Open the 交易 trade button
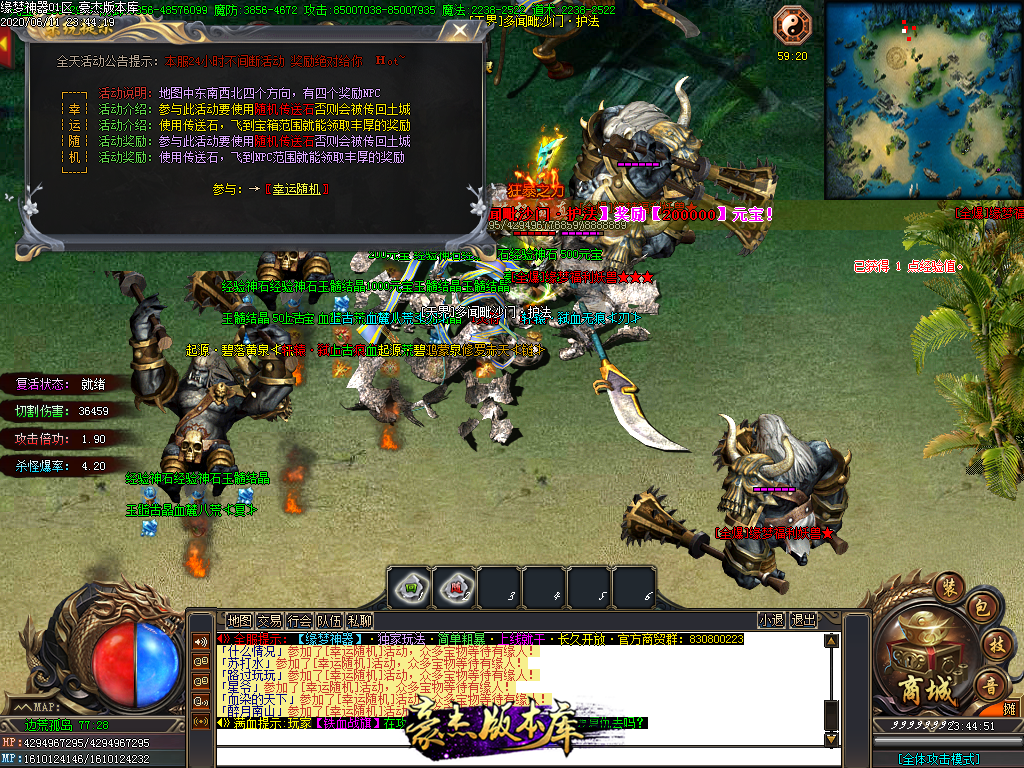 (x=269, y=621)
